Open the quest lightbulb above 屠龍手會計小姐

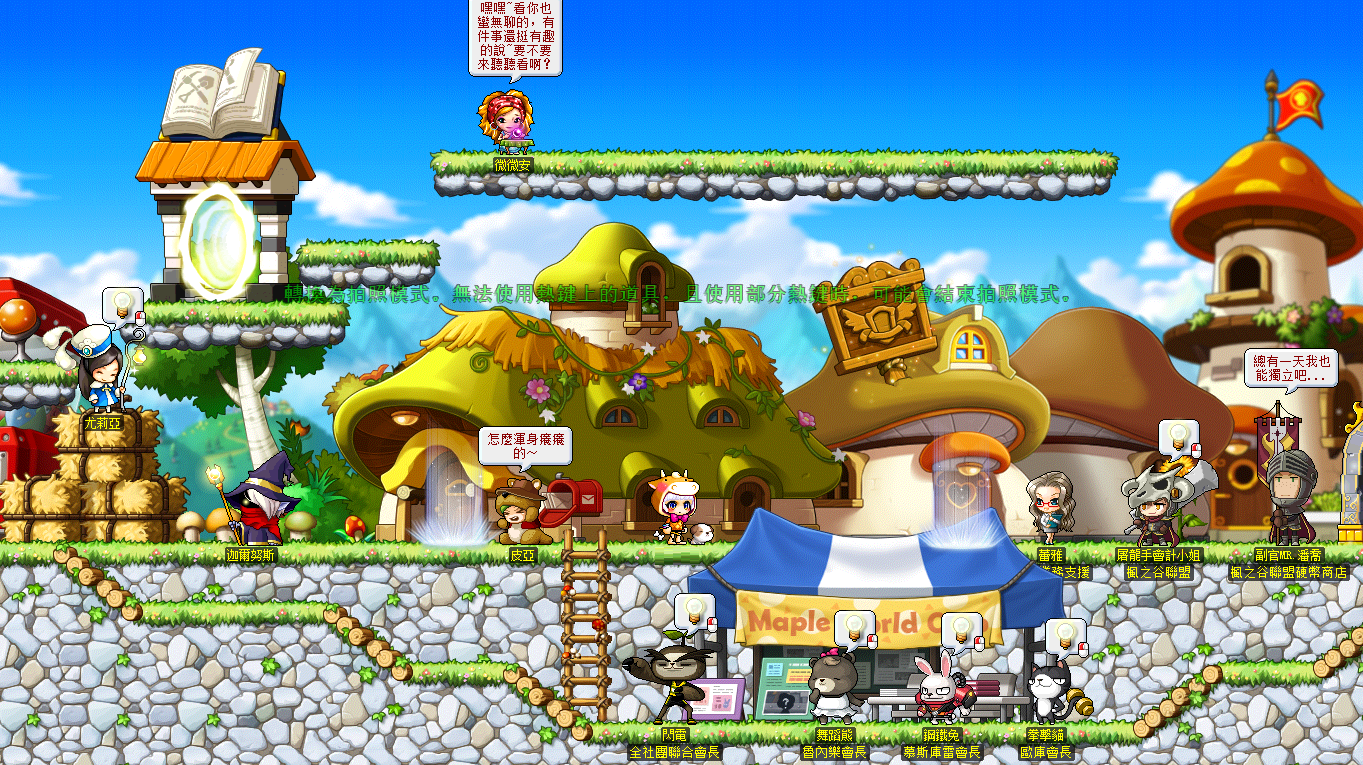[1178, 436]
